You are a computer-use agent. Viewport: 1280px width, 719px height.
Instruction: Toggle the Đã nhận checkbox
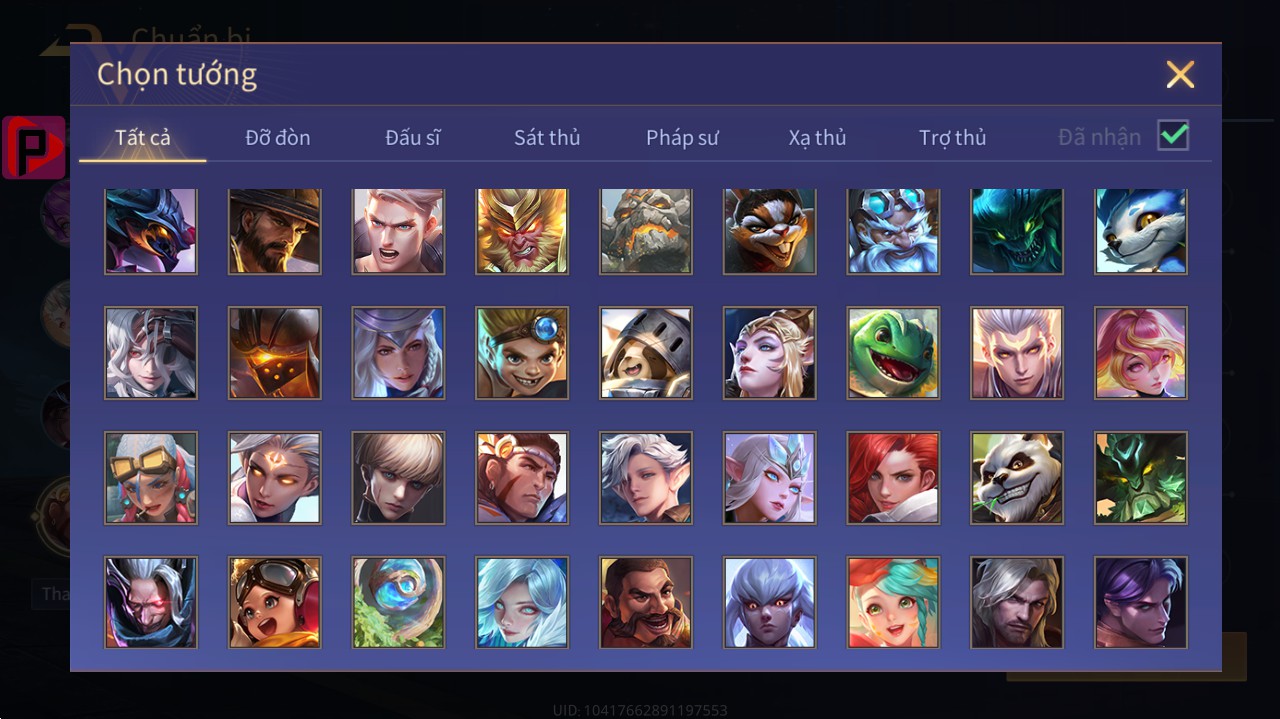[x=1173, y=136]
